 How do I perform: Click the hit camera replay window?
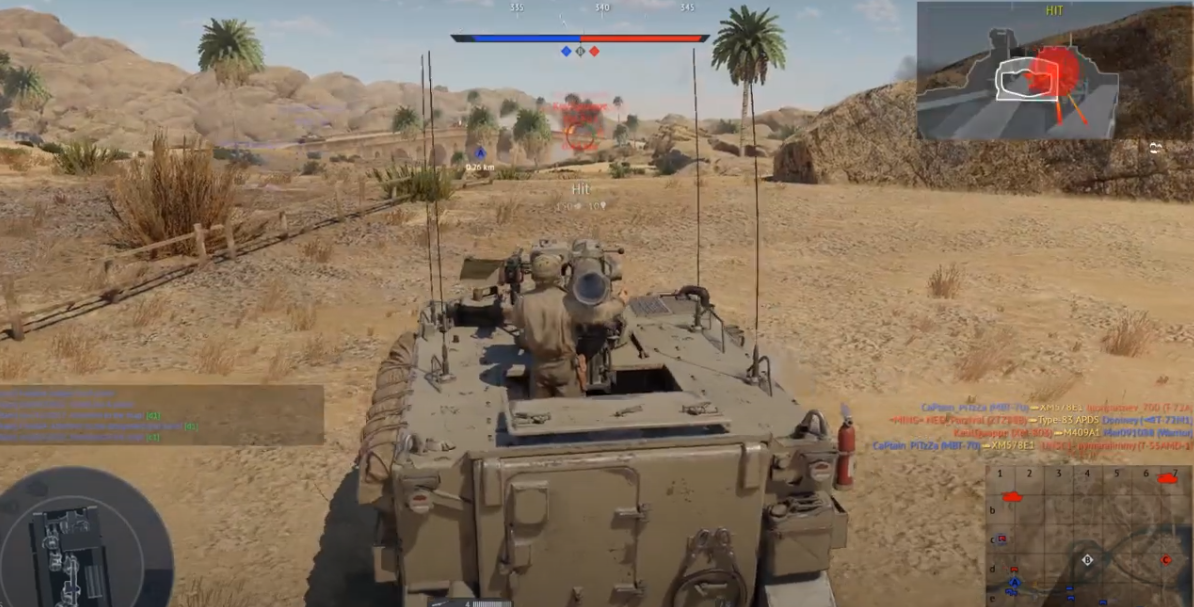click(1054, 70)
